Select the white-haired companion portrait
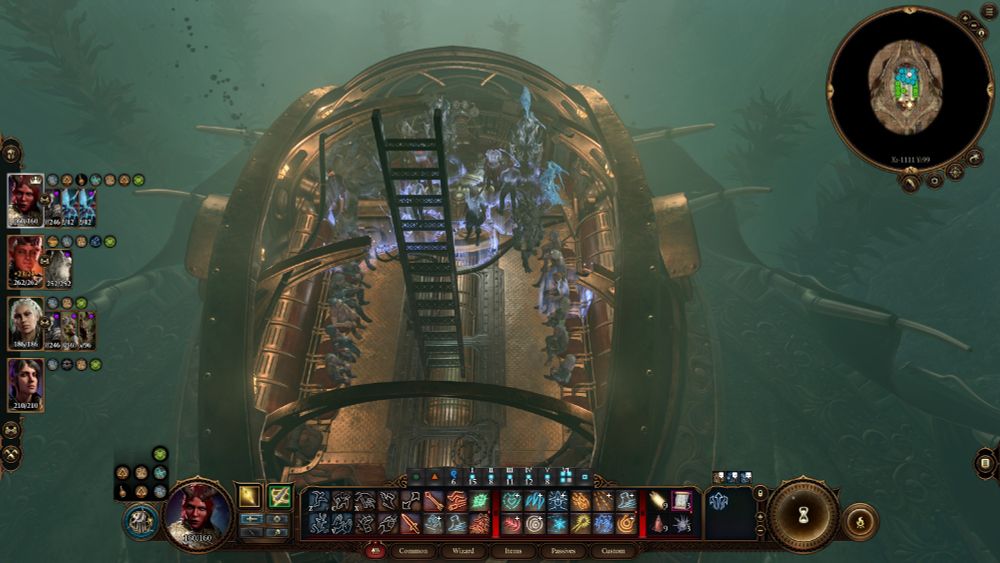This screenshot has height=563, width=1000. point(24,323)
